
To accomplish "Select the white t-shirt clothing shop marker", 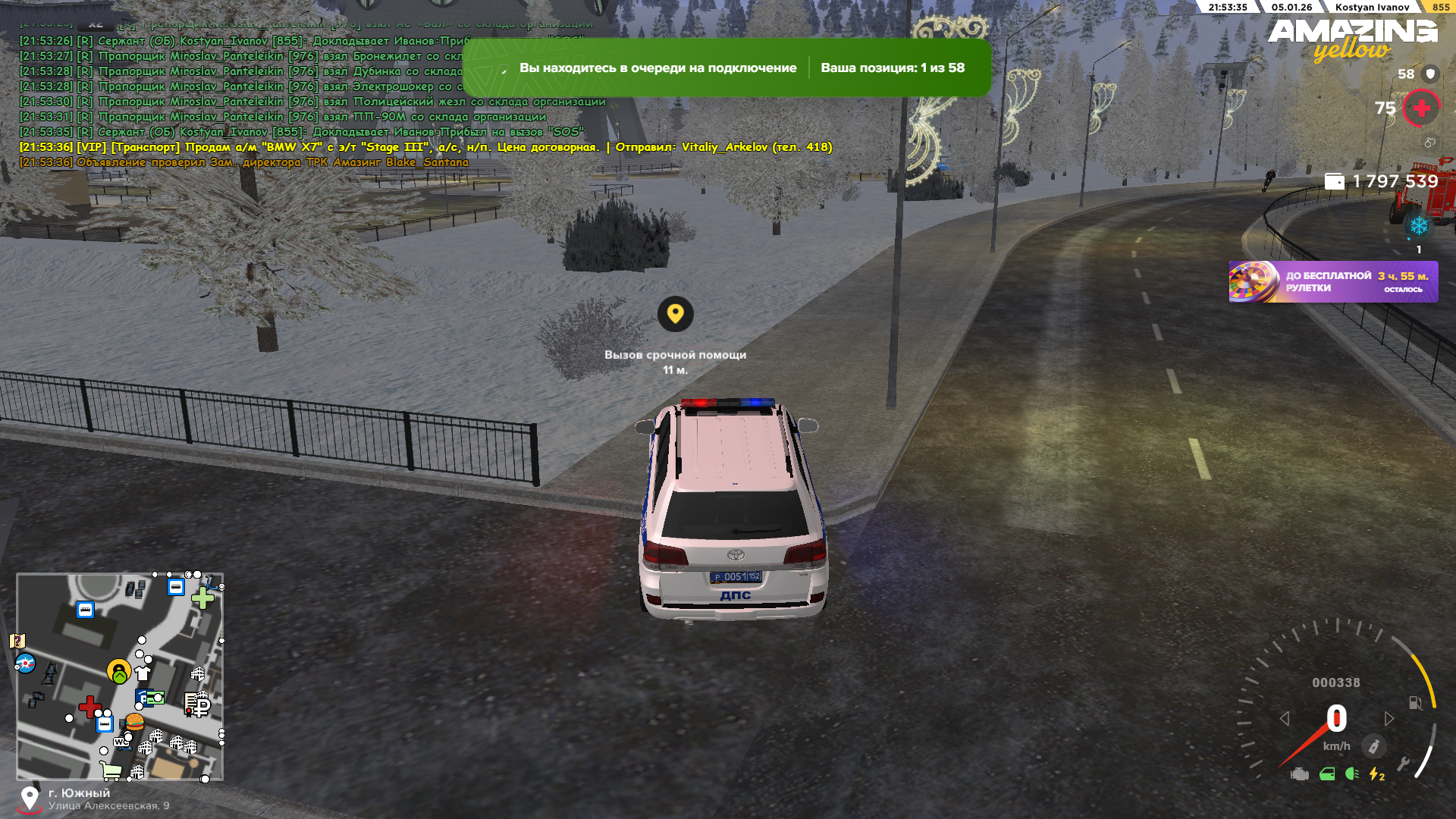I will (143, 673).
